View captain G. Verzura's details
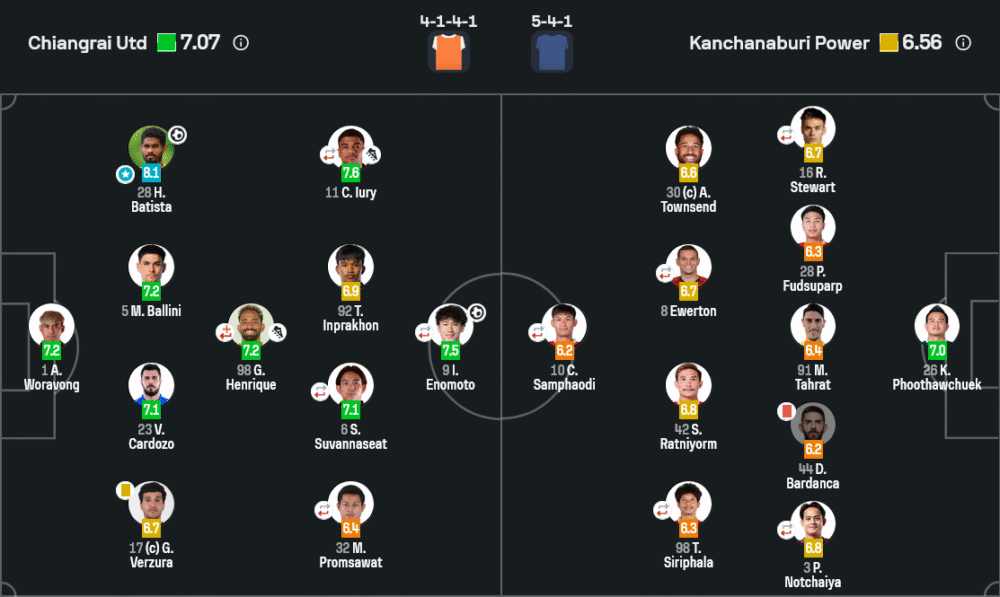 click(x=151, y=504)
